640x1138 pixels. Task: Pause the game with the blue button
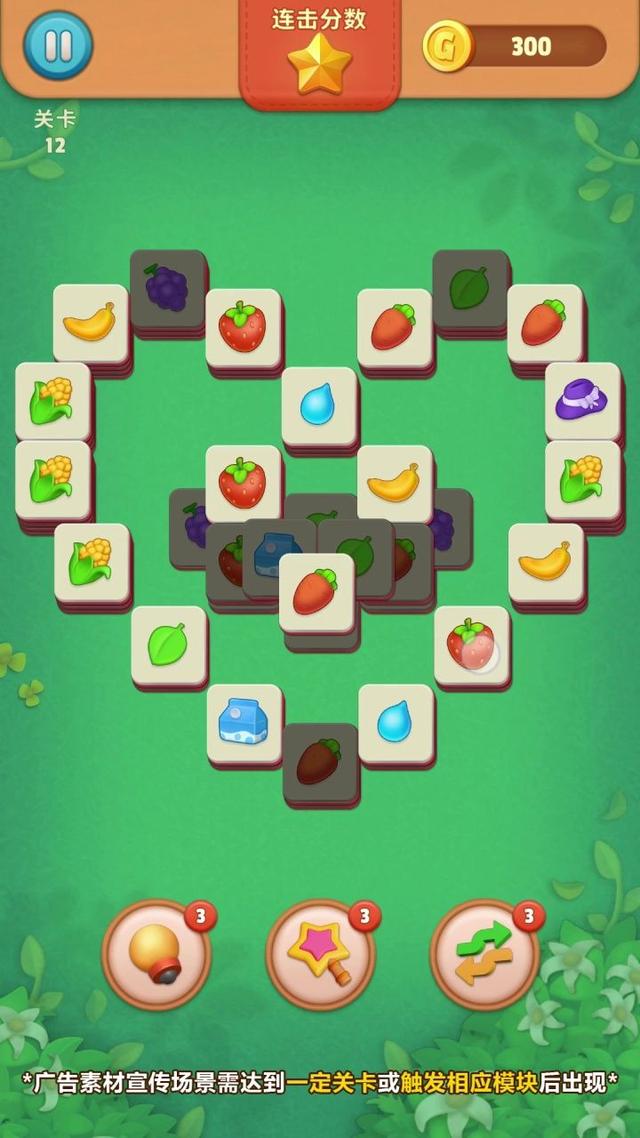pyautogui.click(x=58, y=45)
